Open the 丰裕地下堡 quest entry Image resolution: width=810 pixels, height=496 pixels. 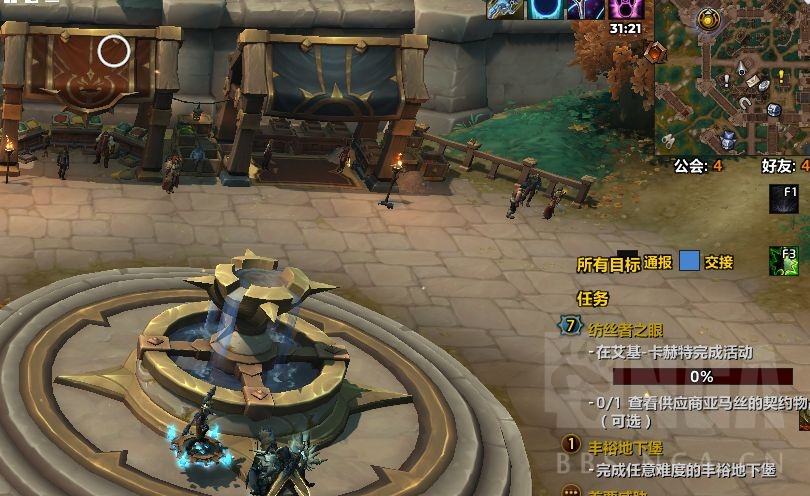pyautogui.click(x=627, y=448)
